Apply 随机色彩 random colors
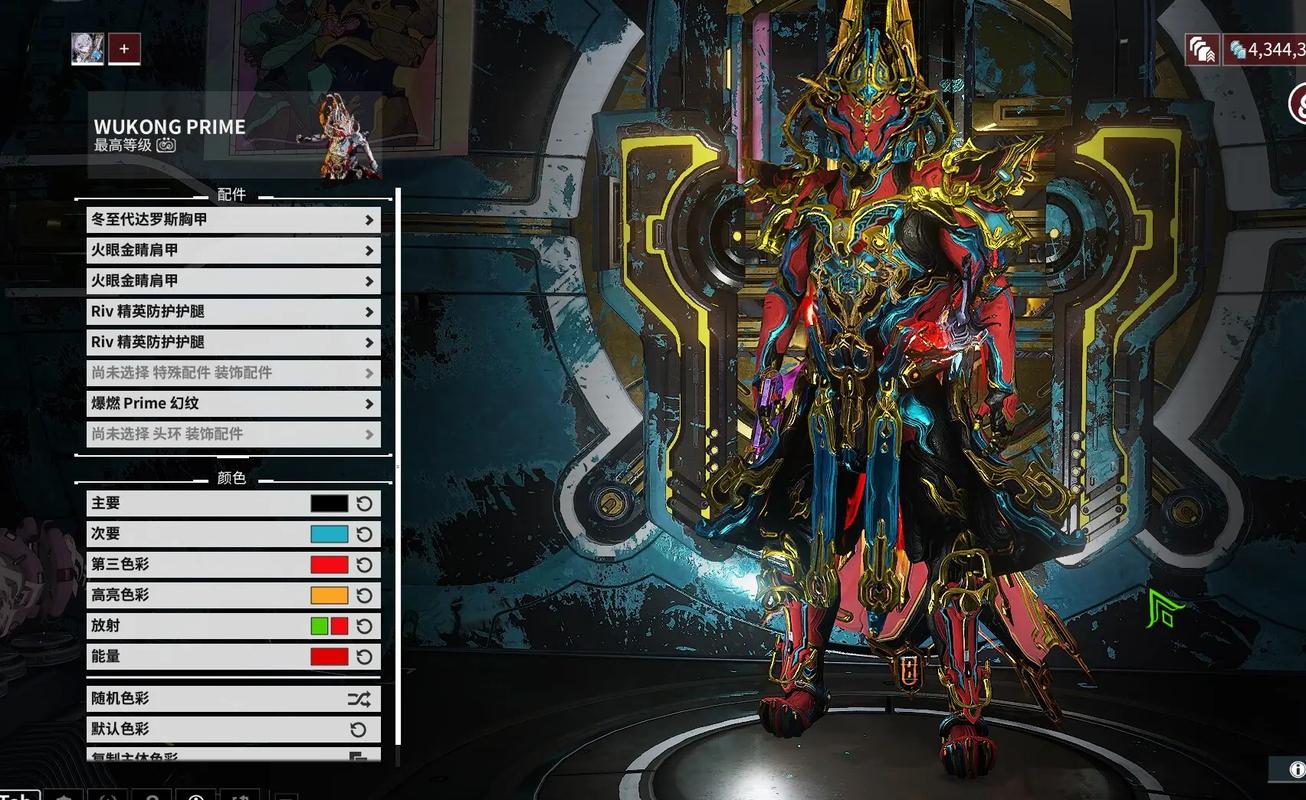1306x800 pixels. (232, 699)
